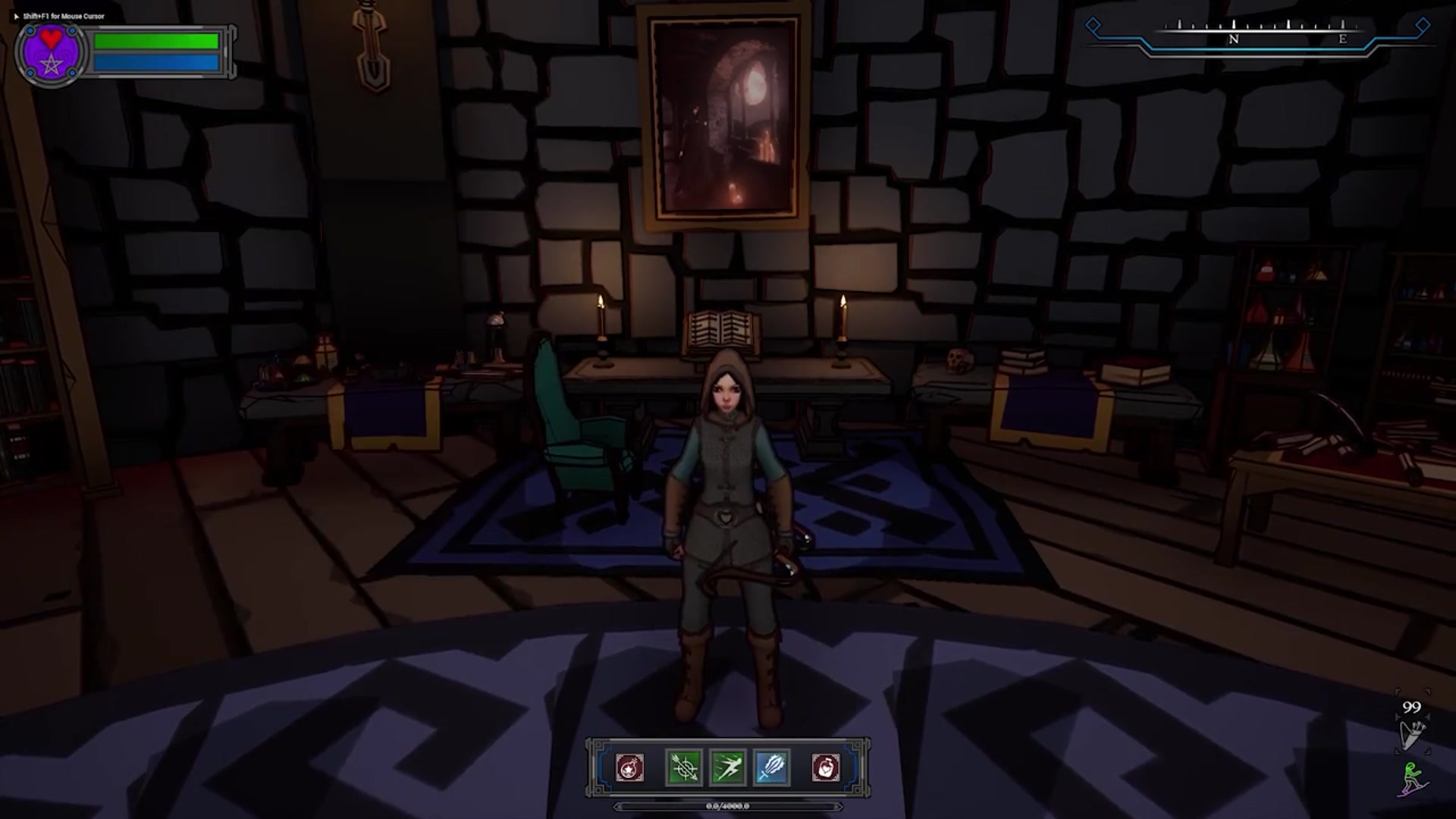Use the heart health potion slot
This screenshot has width=1456, height=819.
click(826, 767)
